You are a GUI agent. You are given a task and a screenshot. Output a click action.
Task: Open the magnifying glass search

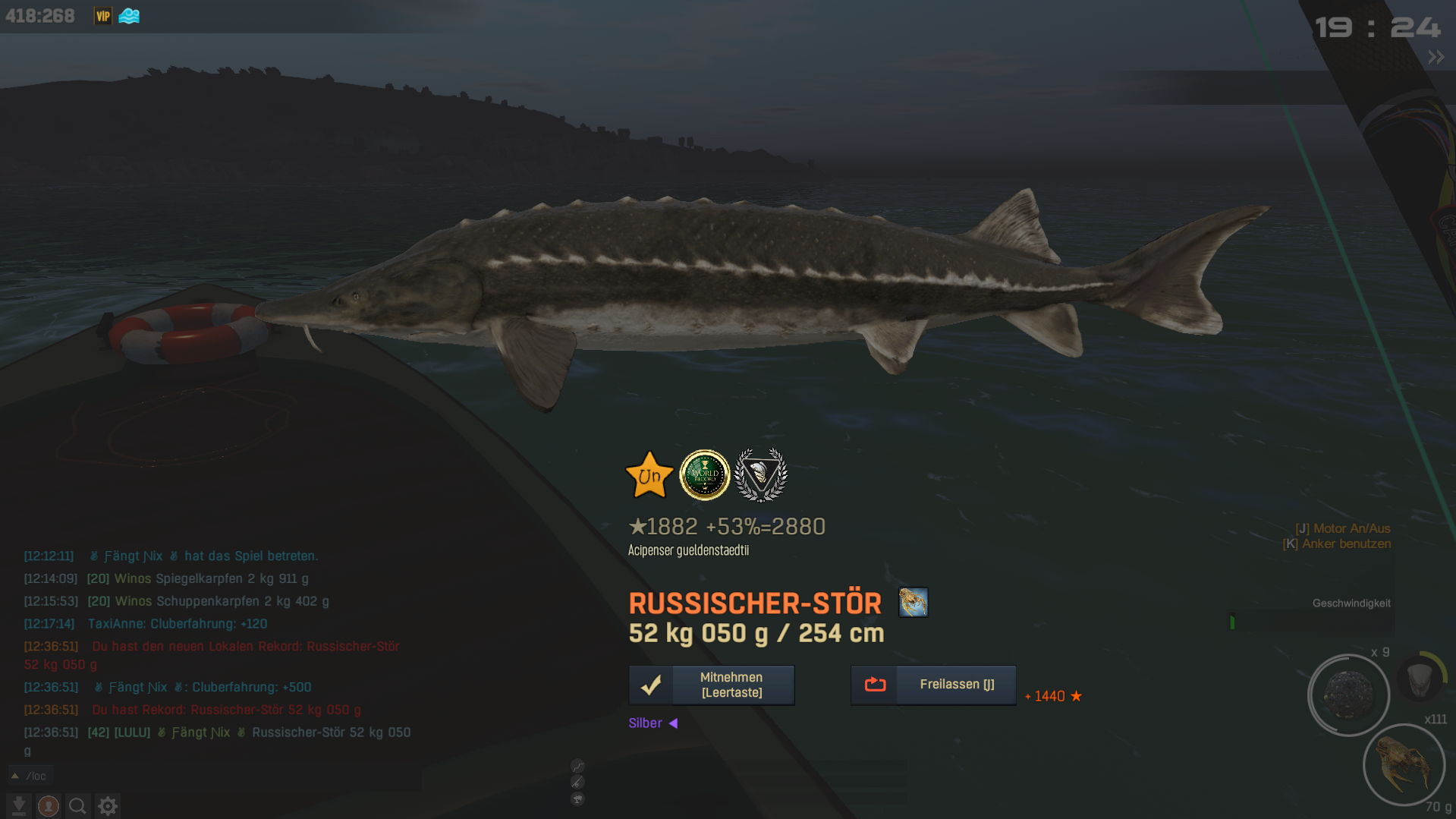click(77, 805)
